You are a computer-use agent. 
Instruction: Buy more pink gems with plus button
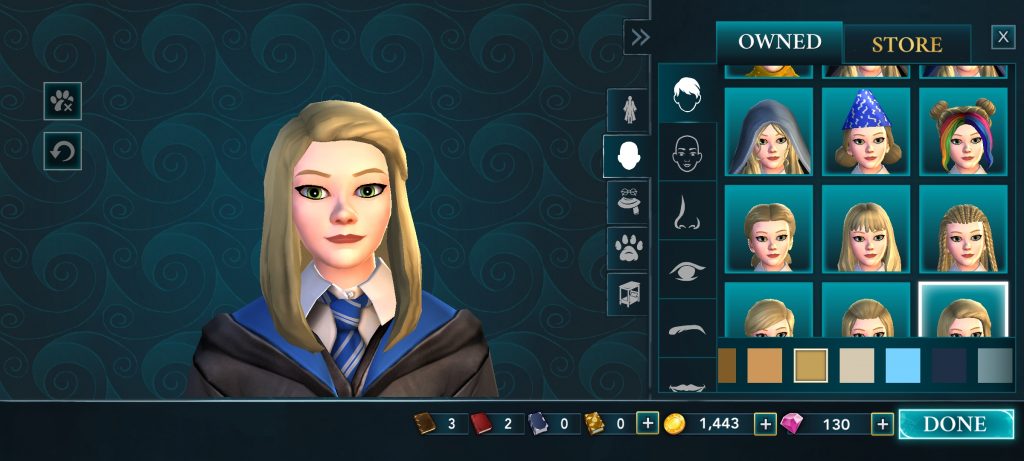click(x=882, y=424)
